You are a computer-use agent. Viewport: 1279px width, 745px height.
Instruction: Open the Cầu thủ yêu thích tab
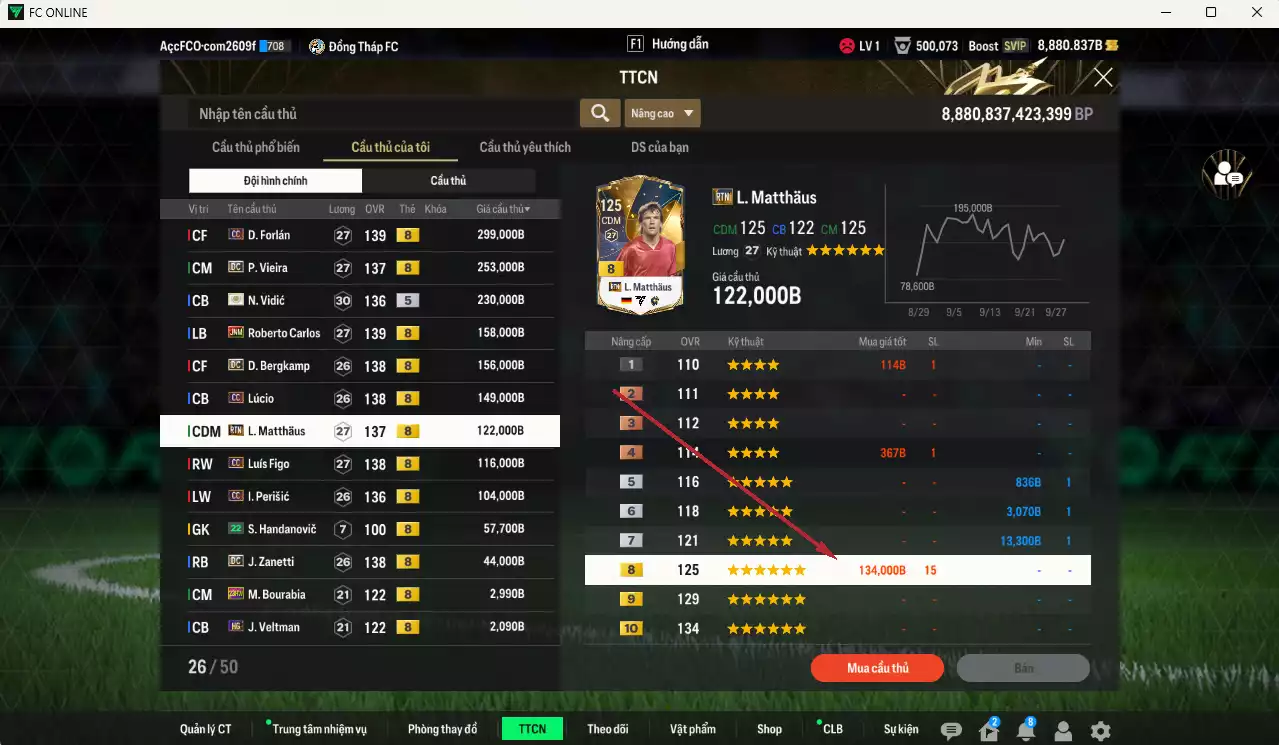pos(525,147)
